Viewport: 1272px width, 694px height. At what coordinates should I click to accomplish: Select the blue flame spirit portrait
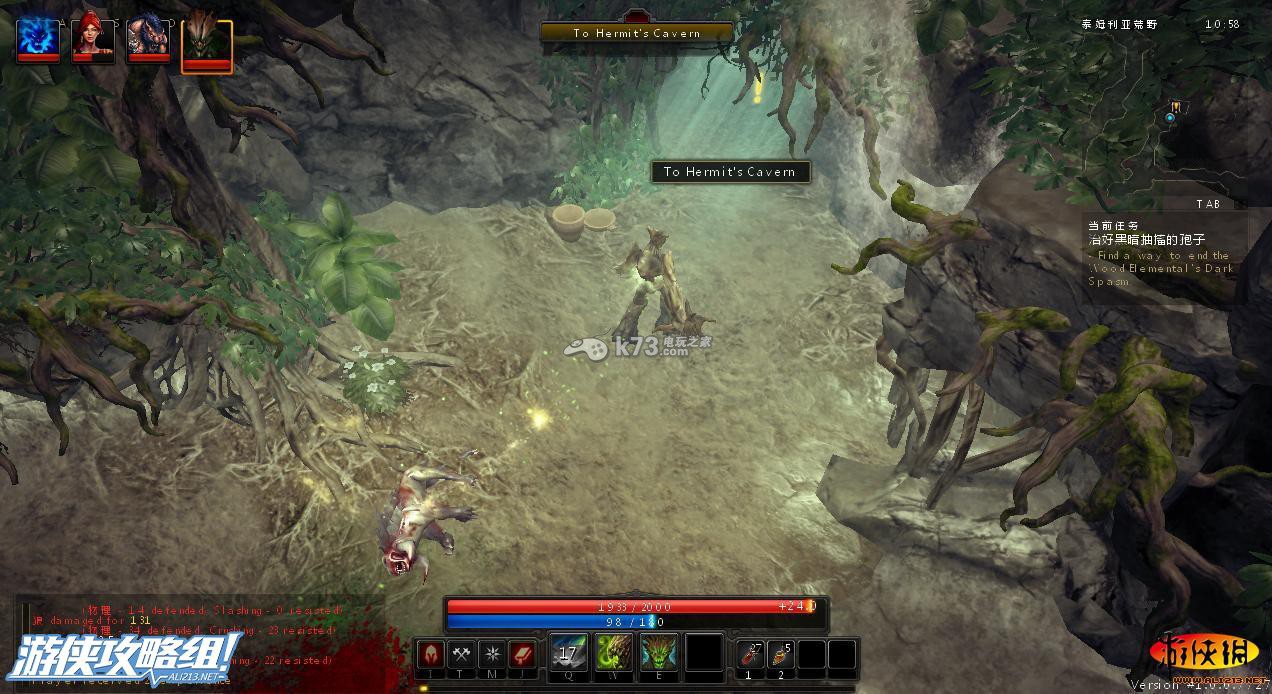pyautogui.click(x=39, y=40)
